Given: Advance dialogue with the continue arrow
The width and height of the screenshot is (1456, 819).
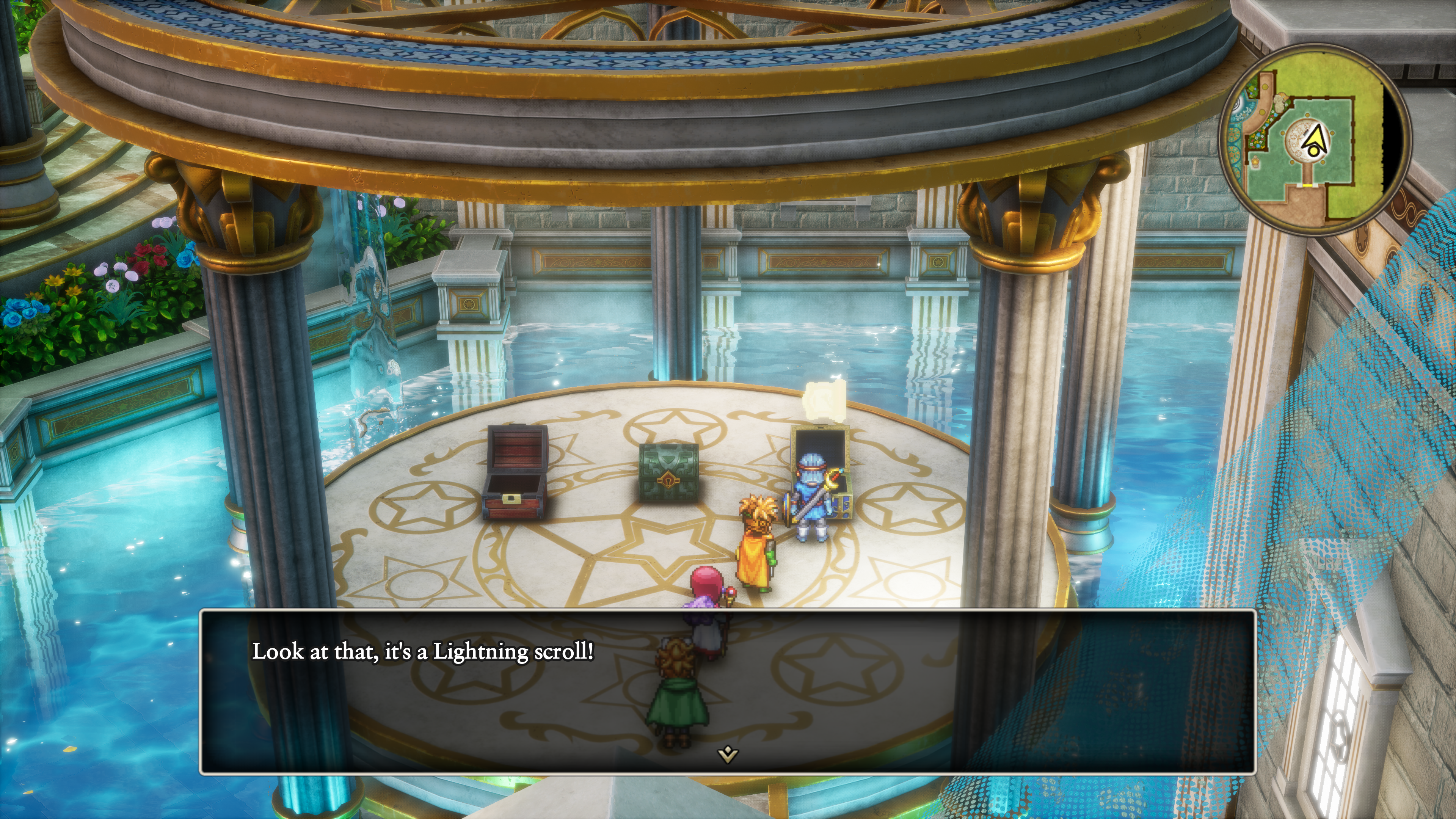Looking at the screenshot, I should pyautogui.click(x=728, y=754).
